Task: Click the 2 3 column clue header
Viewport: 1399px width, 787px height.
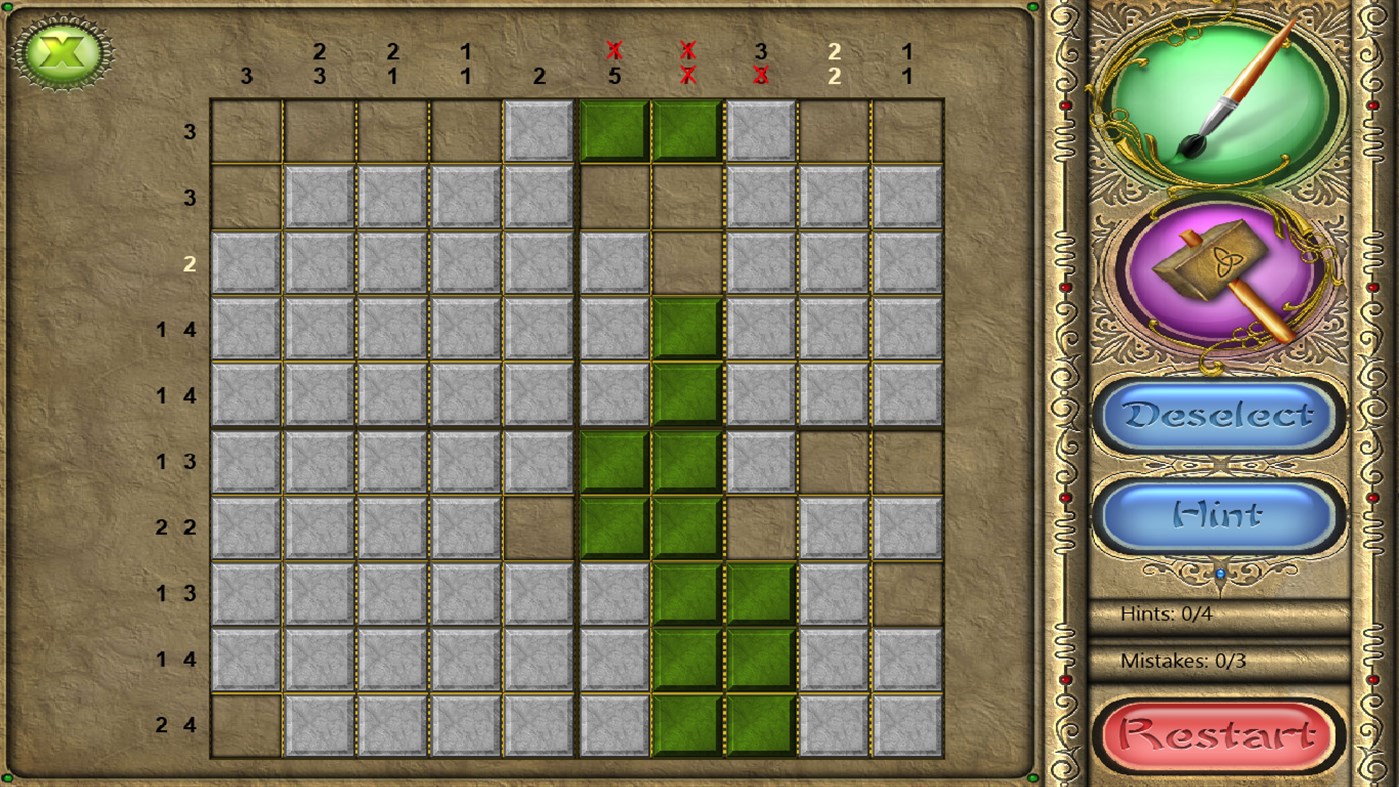Action: pyautogui.click(x=320, y=62)
